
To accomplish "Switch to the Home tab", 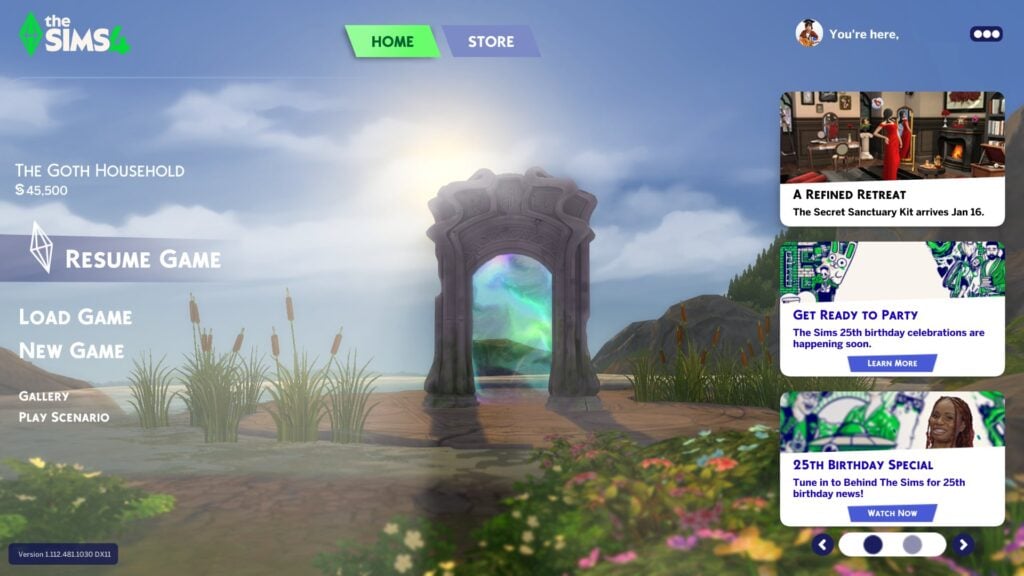I will click(x=392, y=42).
